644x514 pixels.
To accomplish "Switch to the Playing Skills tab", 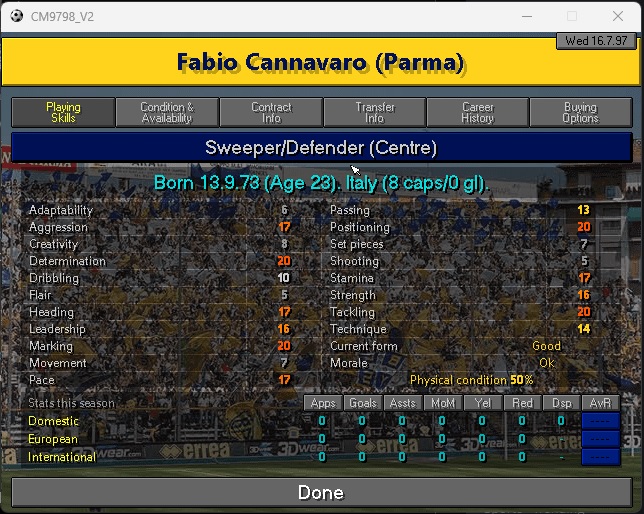I will click(63, 112).
